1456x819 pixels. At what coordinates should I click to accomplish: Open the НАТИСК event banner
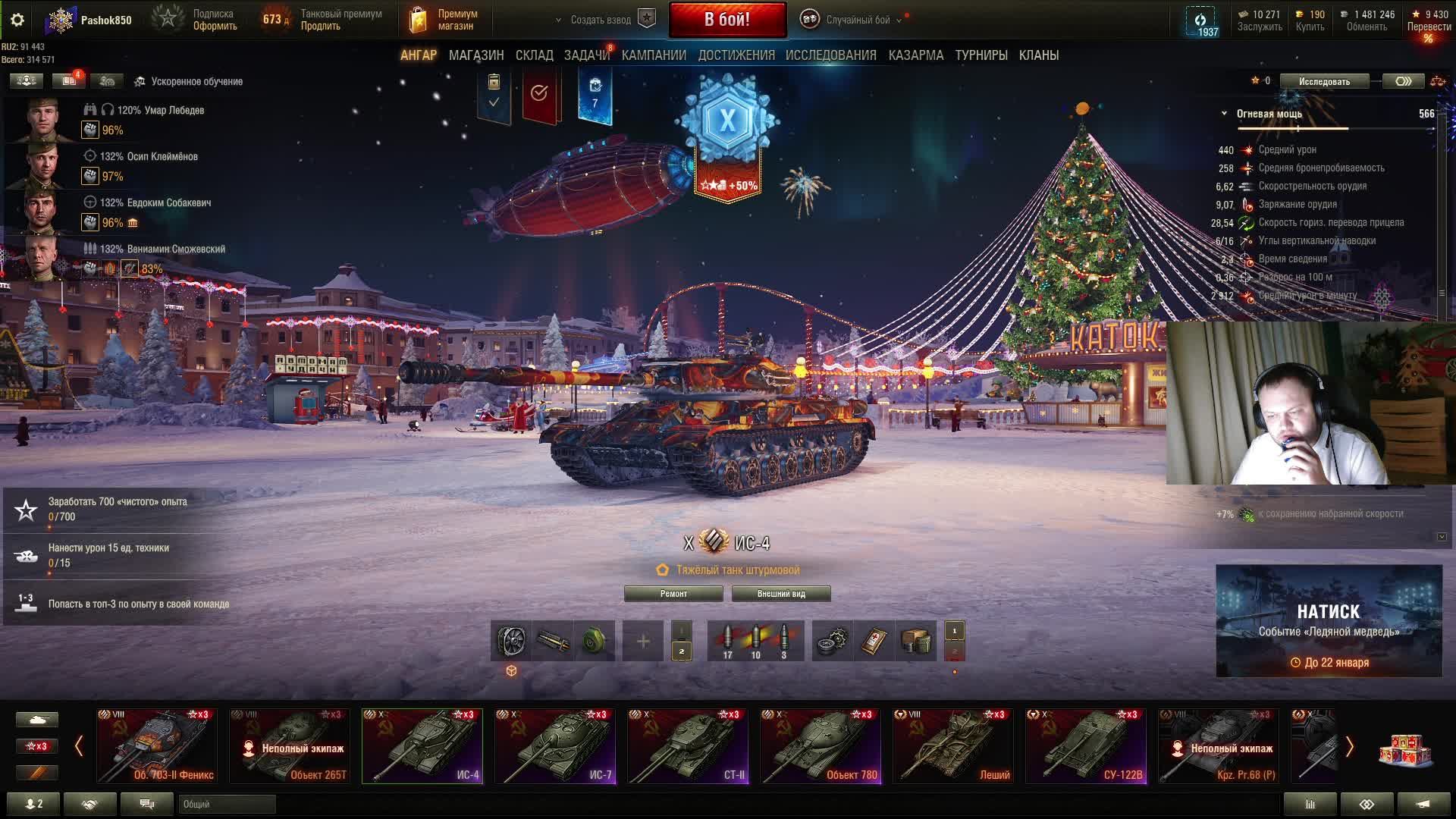1329,620
